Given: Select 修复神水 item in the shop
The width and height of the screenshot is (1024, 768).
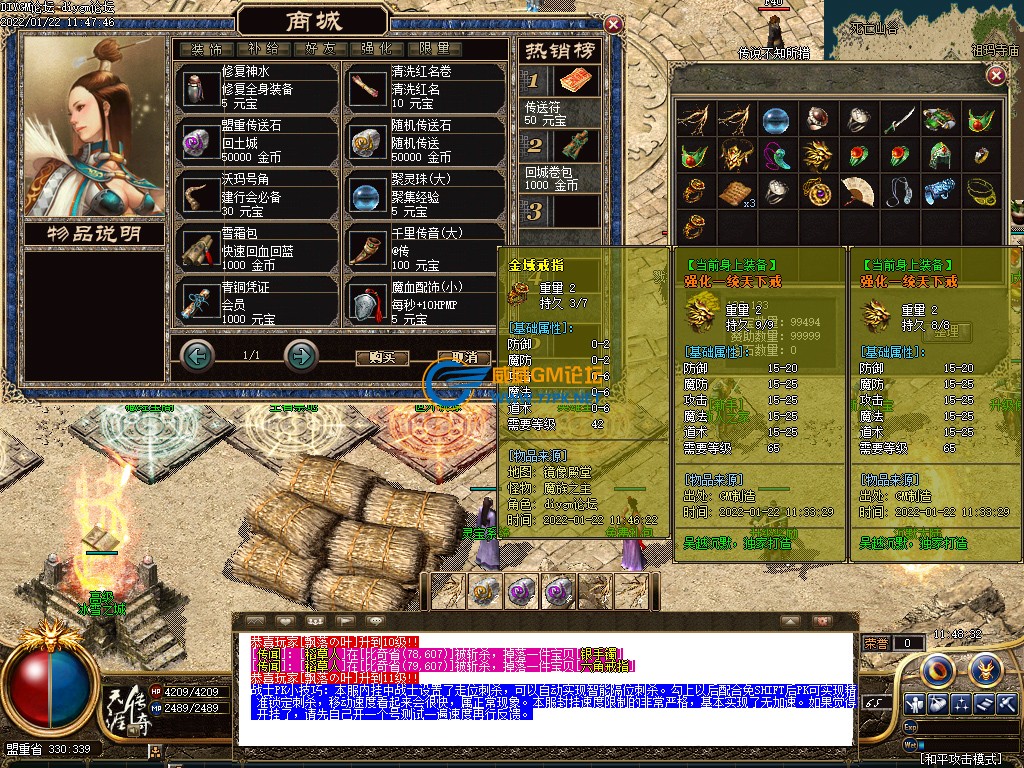Looking at the screenshot, I should click(257, 87).
